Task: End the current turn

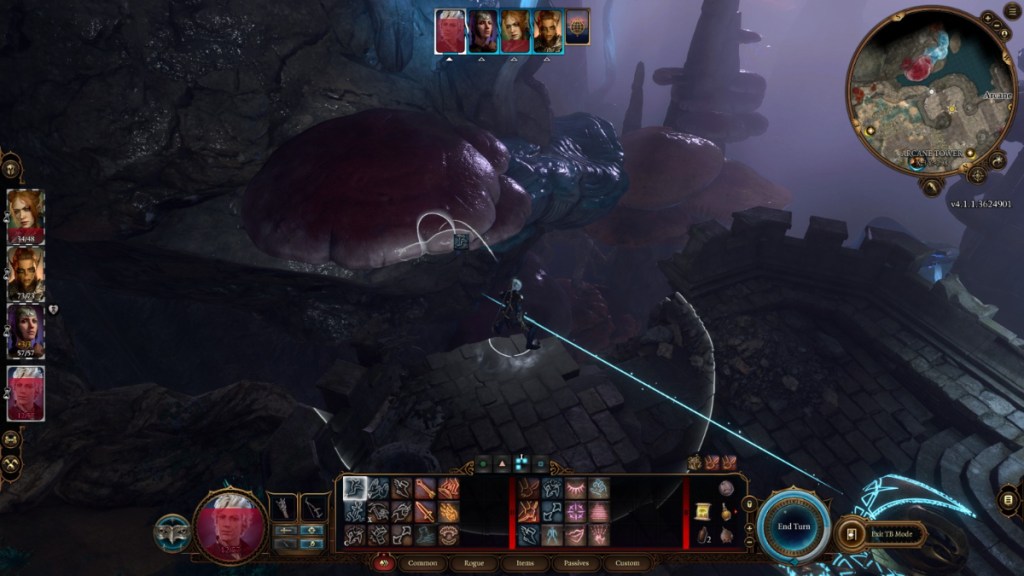Action: point(793,526)
